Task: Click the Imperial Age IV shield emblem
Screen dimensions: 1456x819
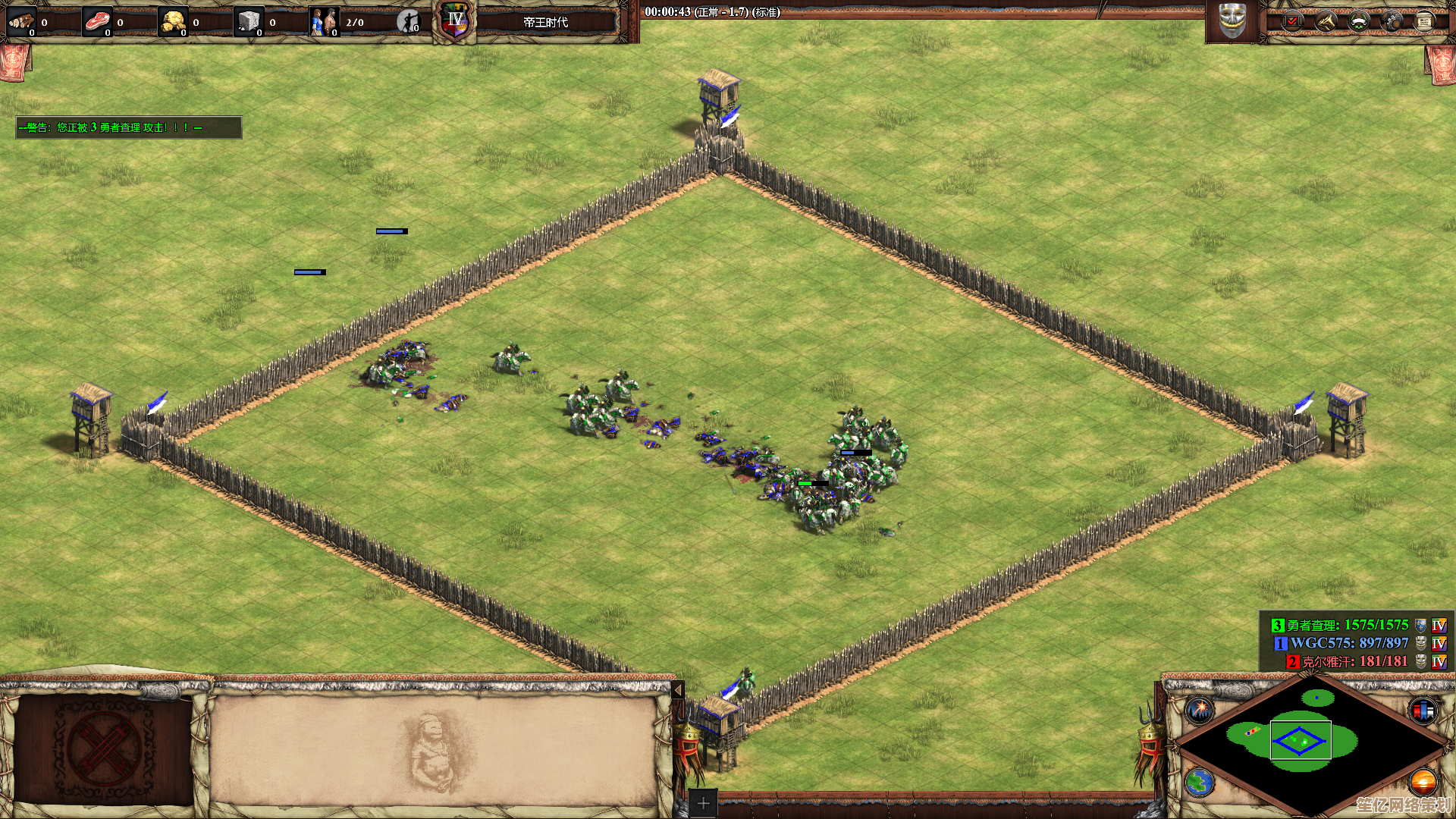Action: tap(455, 20)
